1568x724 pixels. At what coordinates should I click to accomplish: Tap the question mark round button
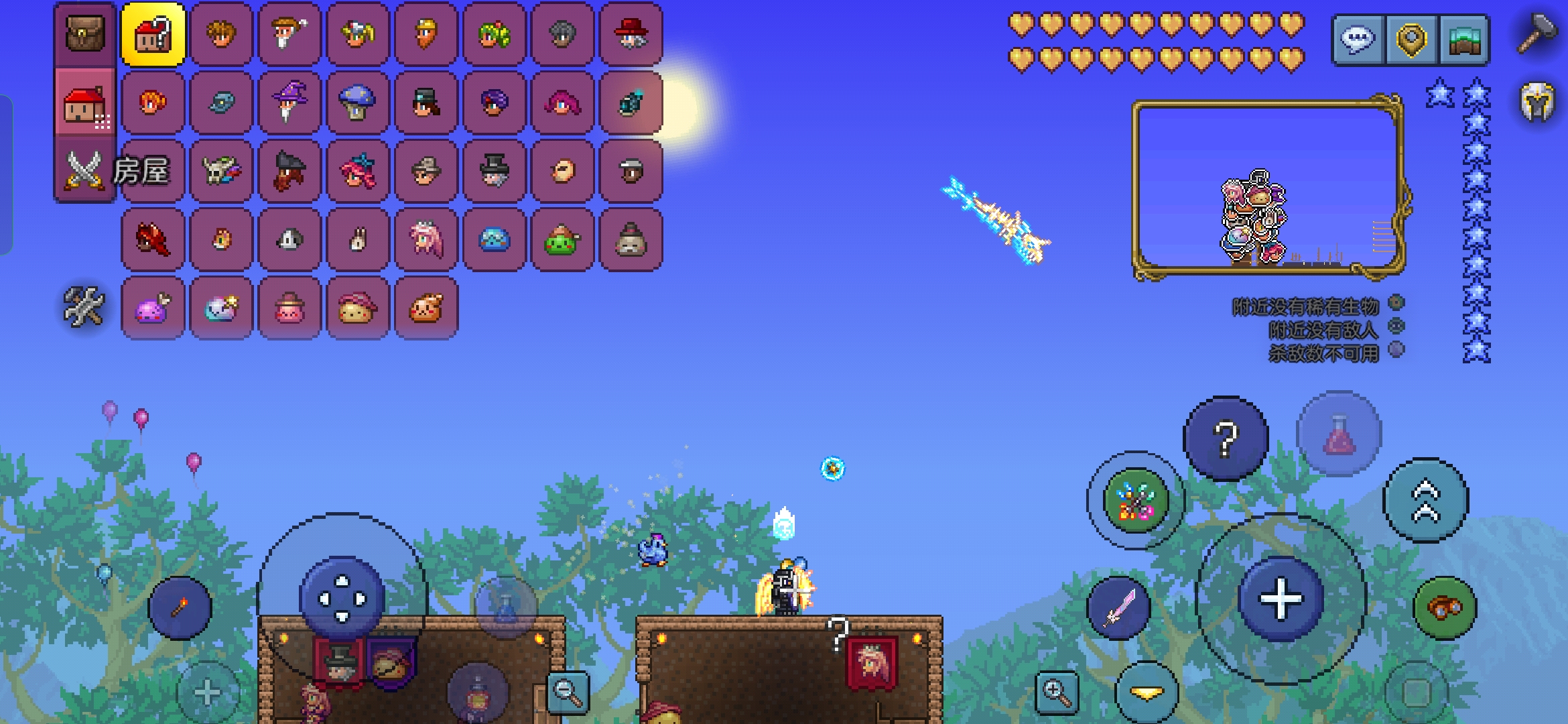tap(1226, 438)
